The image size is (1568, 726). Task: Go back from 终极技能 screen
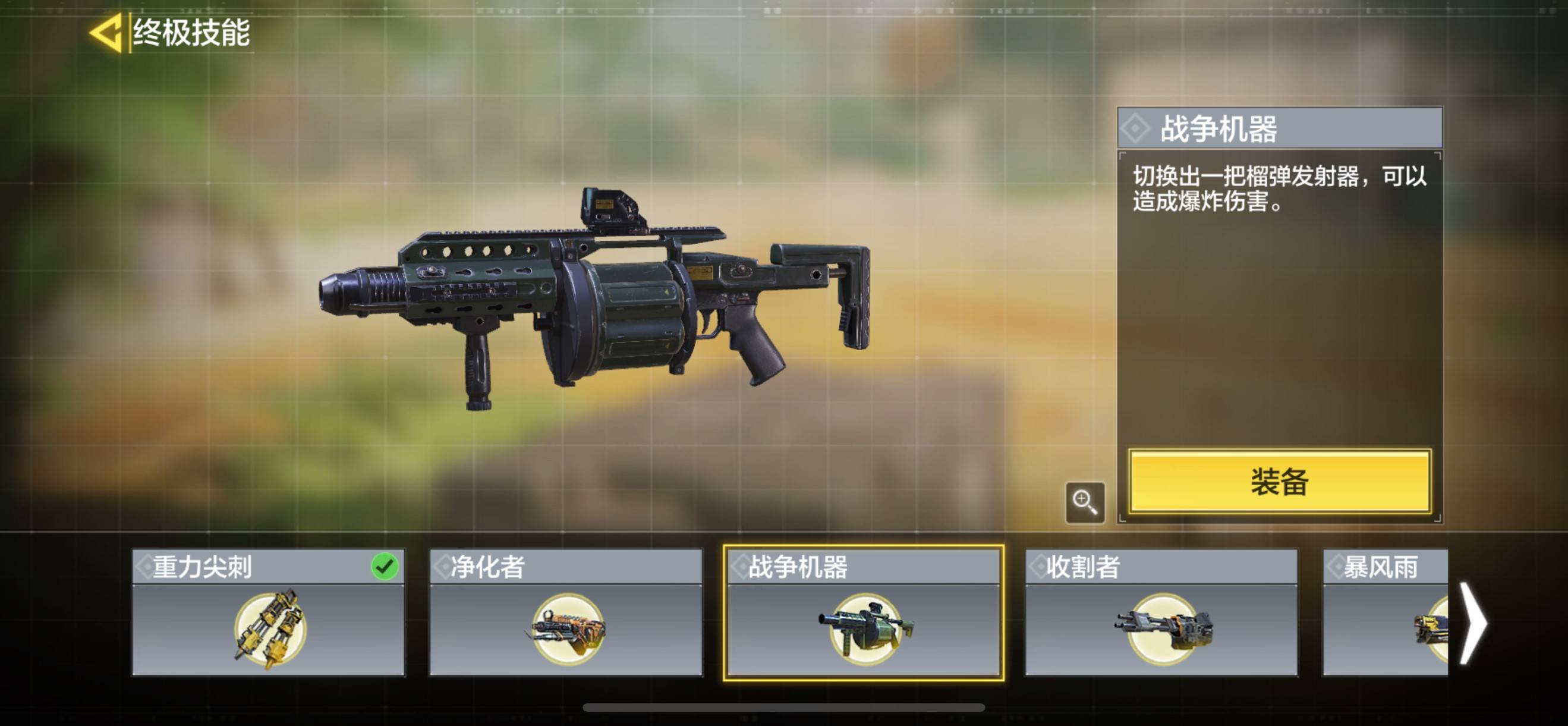coord(106,33)
